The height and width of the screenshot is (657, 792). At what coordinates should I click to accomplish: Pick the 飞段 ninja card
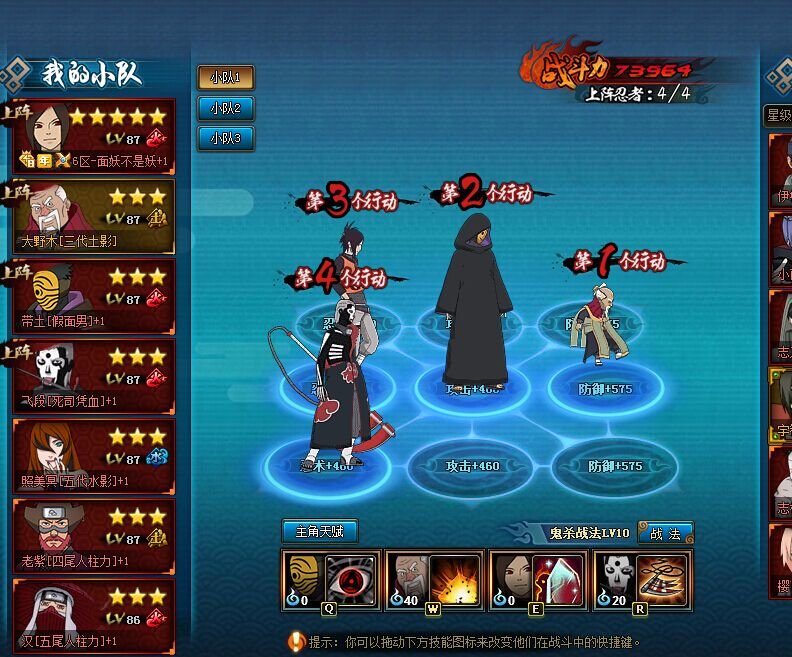tap(94, 376)
